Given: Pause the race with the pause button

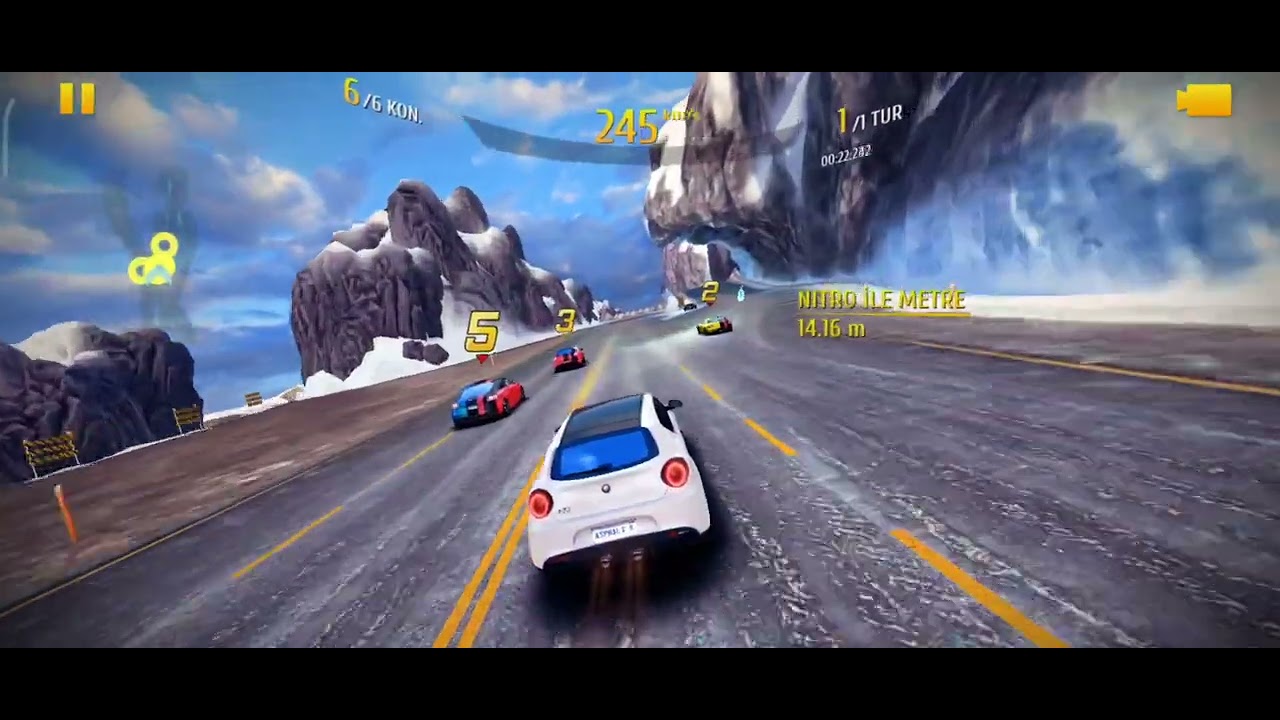Looking at the screenshot, I should 77,99.
